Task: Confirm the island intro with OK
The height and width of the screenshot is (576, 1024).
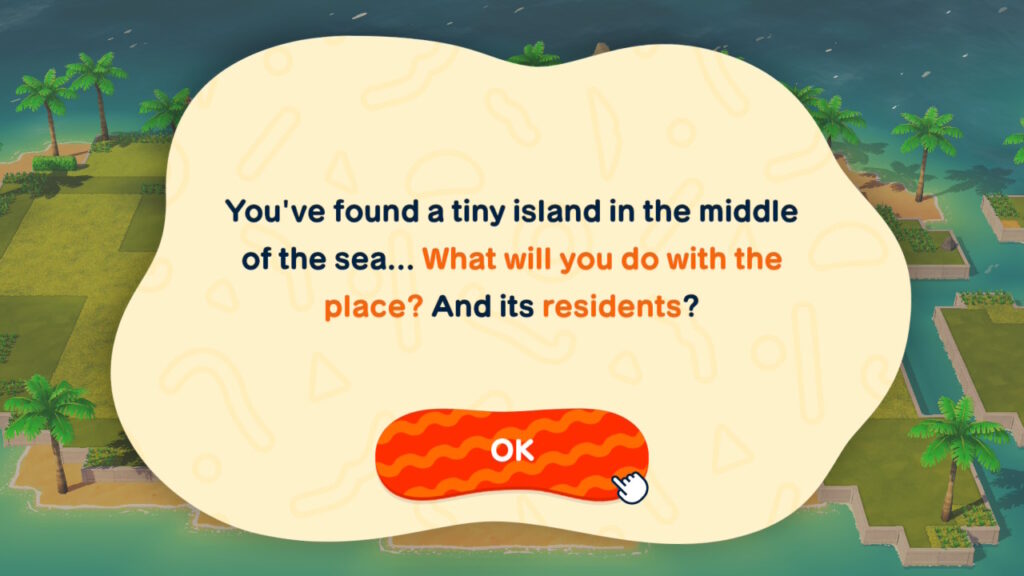Action: (x=512, y=452)
